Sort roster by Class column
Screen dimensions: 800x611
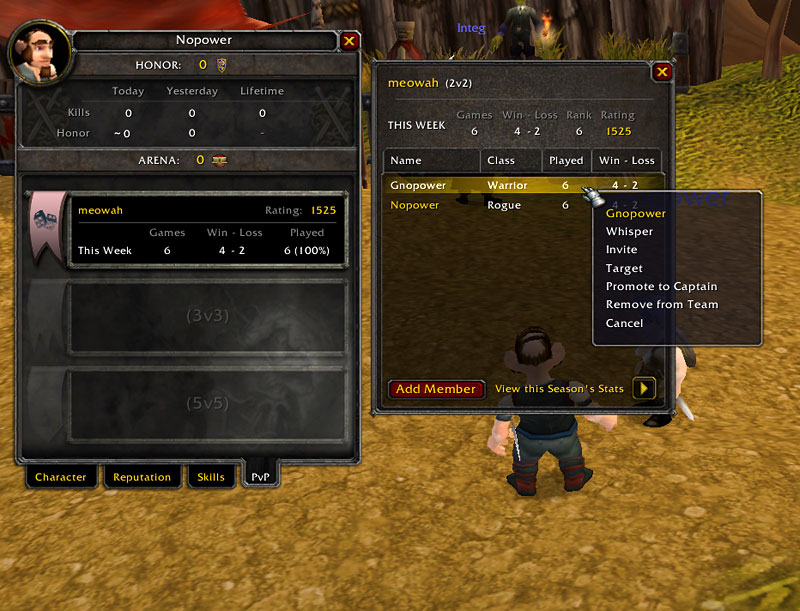[510, 160]
